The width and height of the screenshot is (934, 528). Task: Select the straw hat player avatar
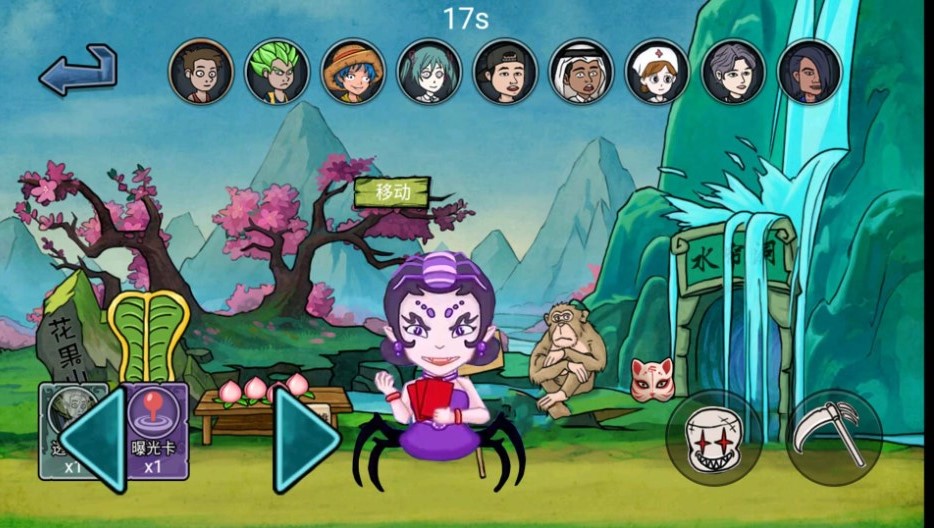click(353, 71)
